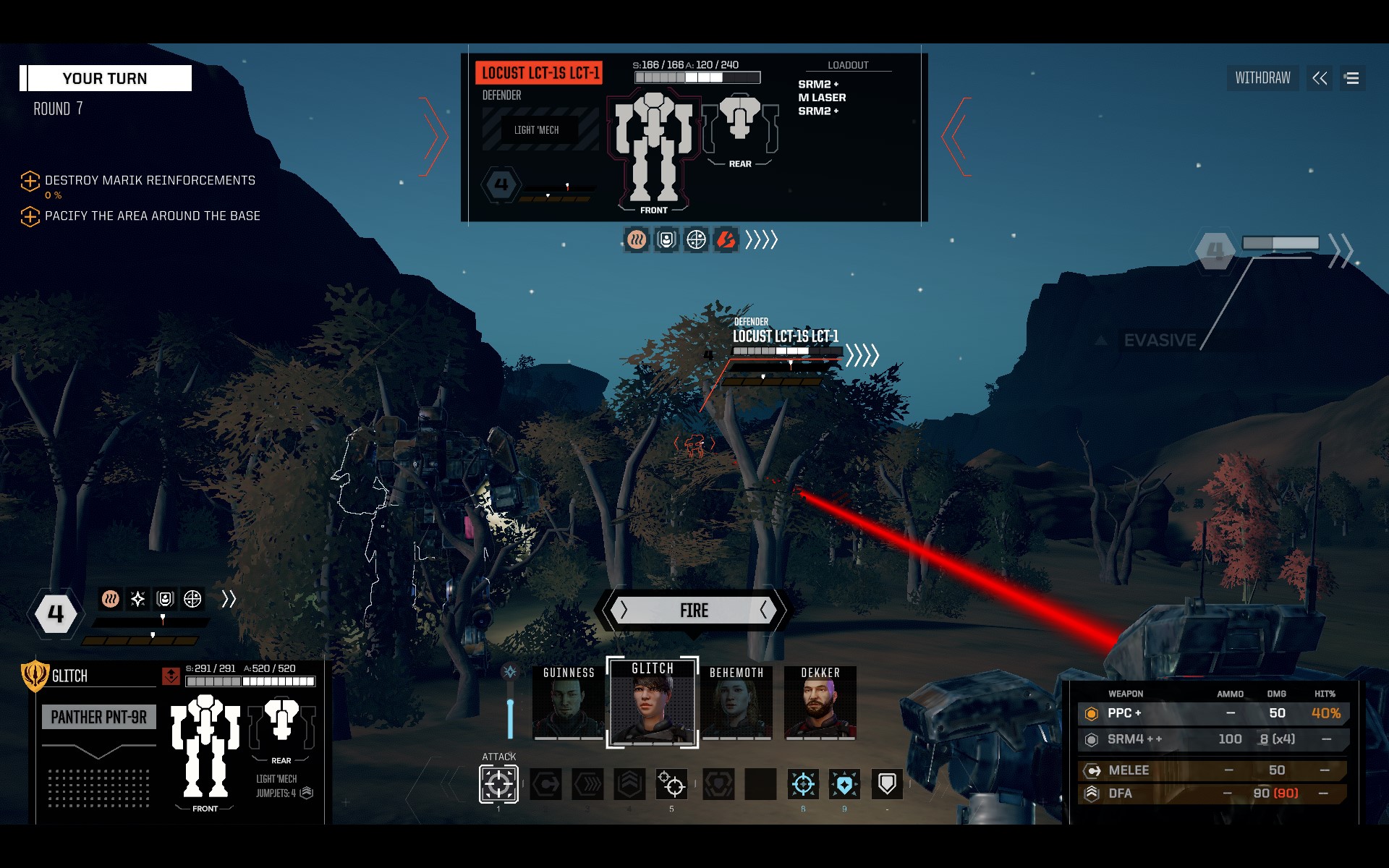
Task: Select the Destroy Marik Reinforcements objective
Action: pyautogui.click(x=150, y=180)
